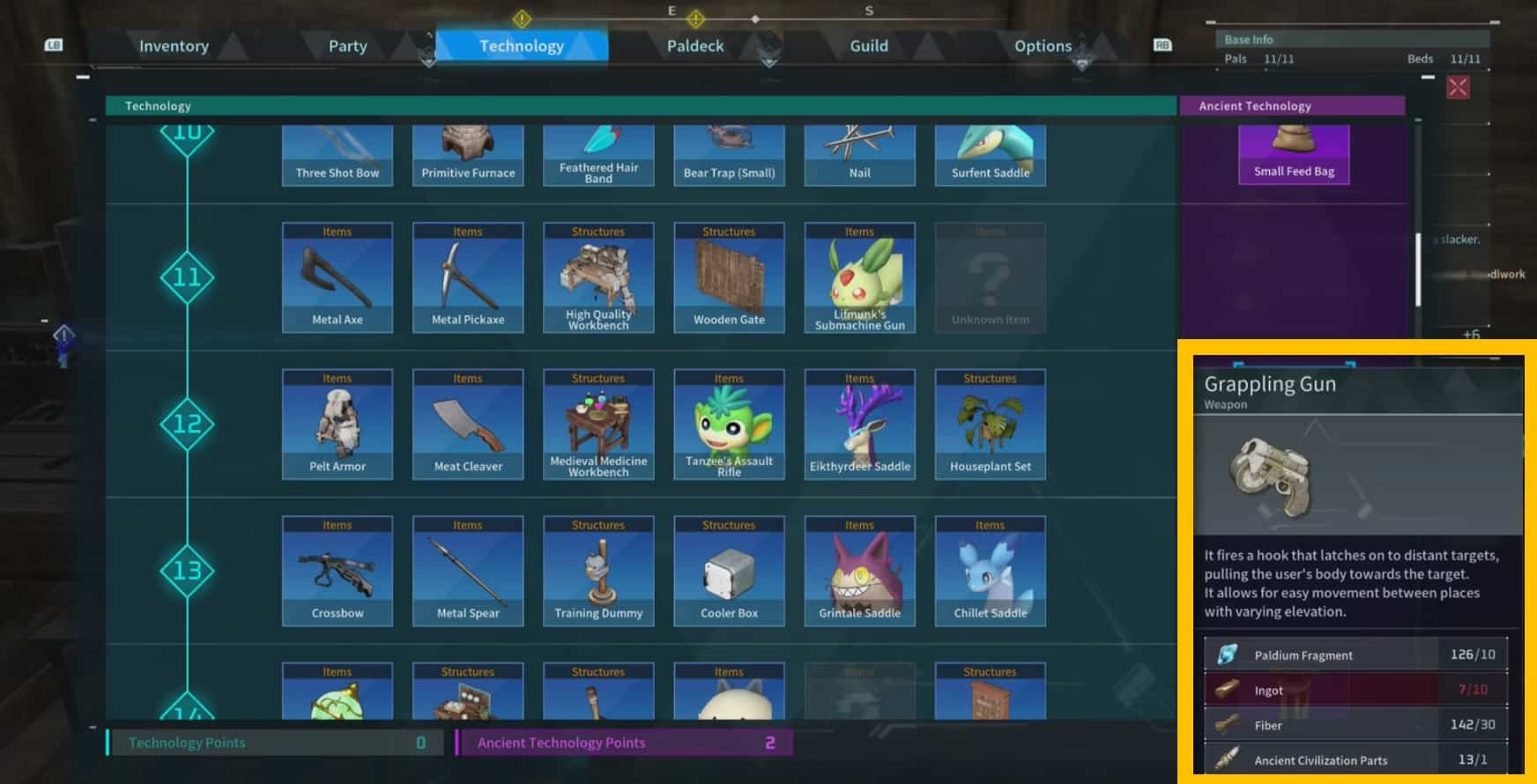Show the Guild tab
This screenshot has height=784, width=1537.
pyautogui.click(x=868, y=46)
